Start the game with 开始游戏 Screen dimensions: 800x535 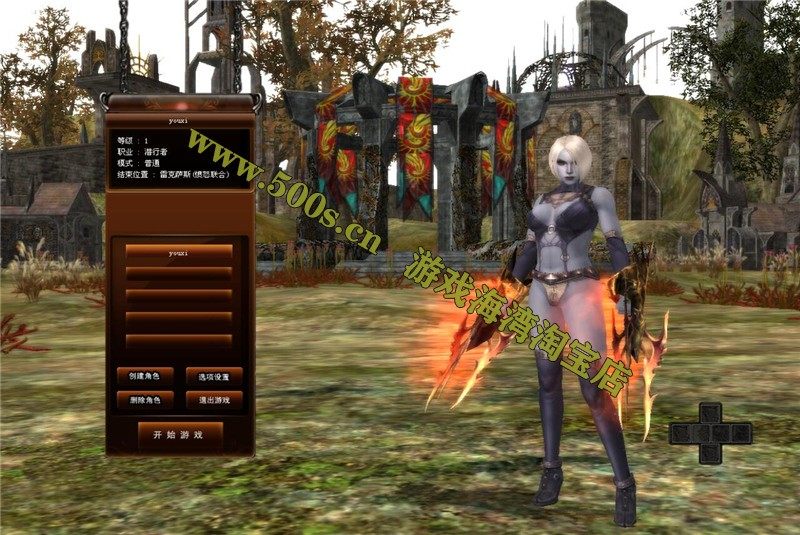[179, 435]
